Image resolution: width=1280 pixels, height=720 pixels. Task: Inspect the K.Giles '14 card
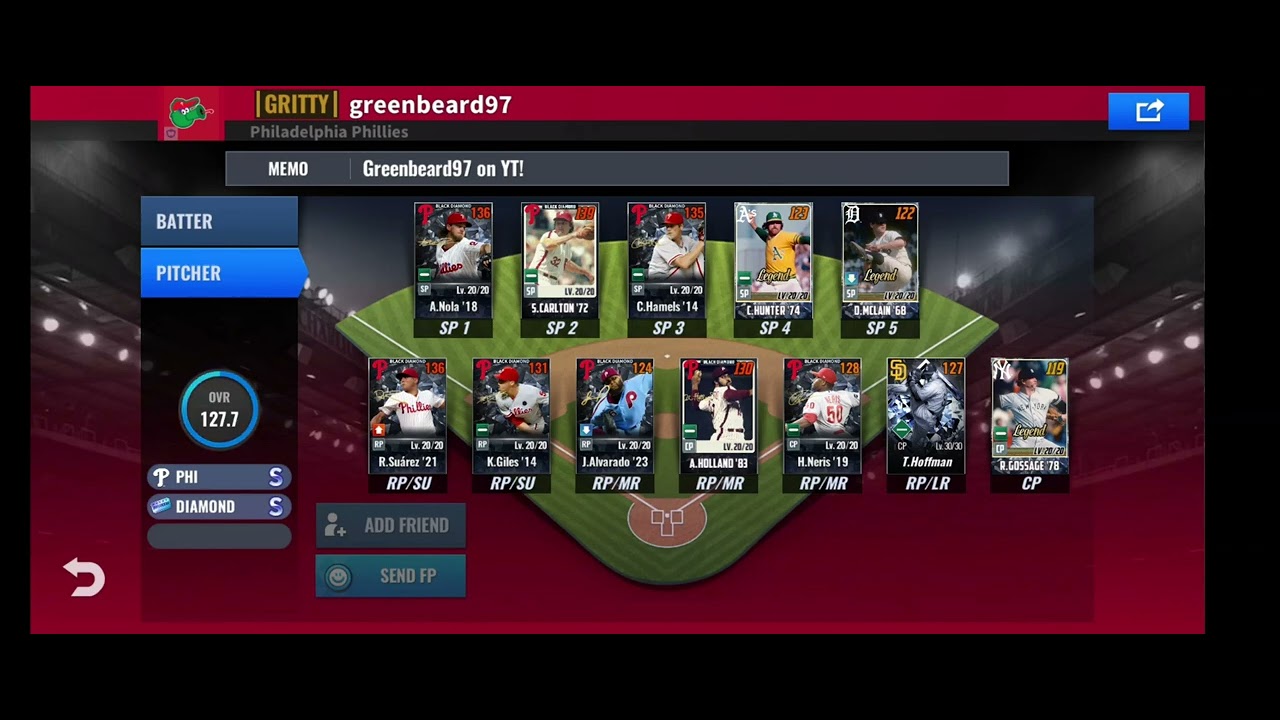pos(511,415)
